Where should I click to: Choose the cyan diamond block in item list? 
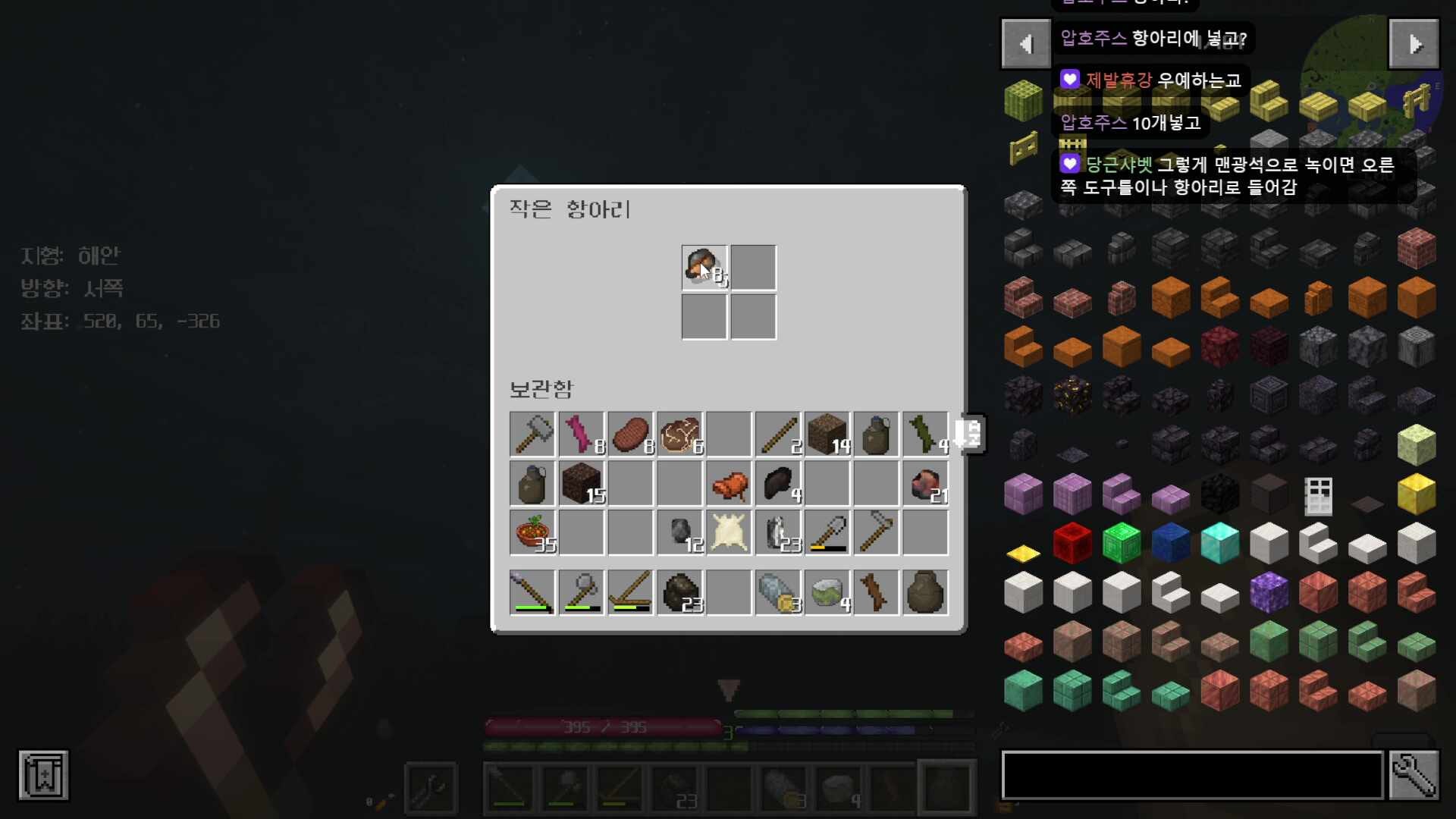click(x=1219, y=543)
